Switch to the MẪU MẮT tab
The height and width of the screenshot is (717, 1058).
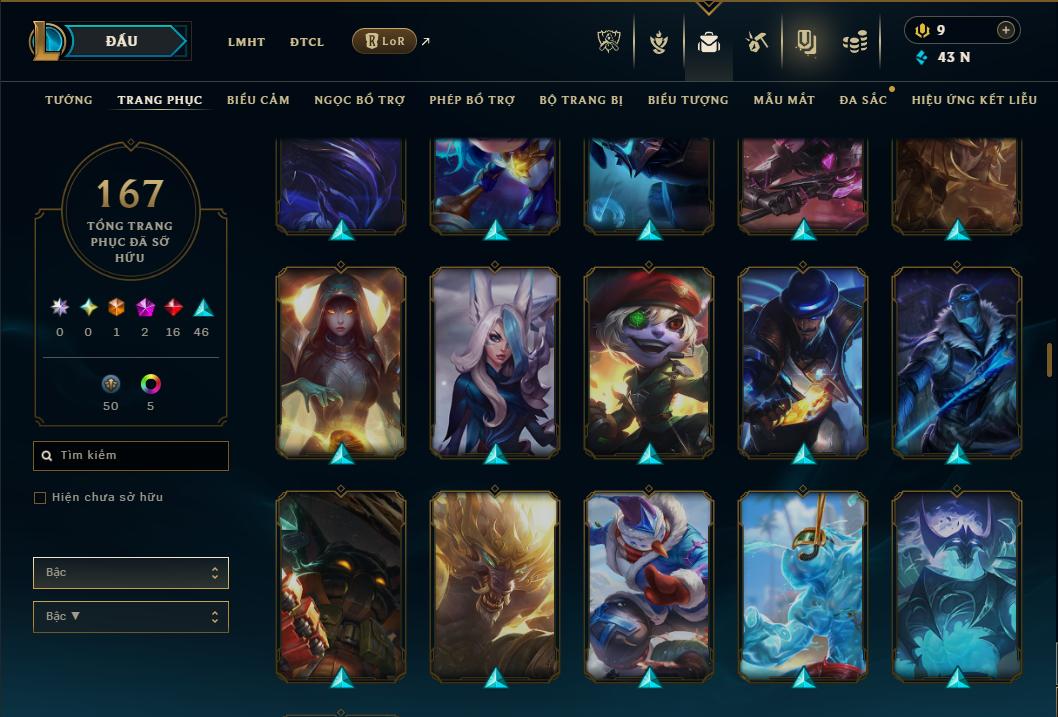click(x=784, y=100)
